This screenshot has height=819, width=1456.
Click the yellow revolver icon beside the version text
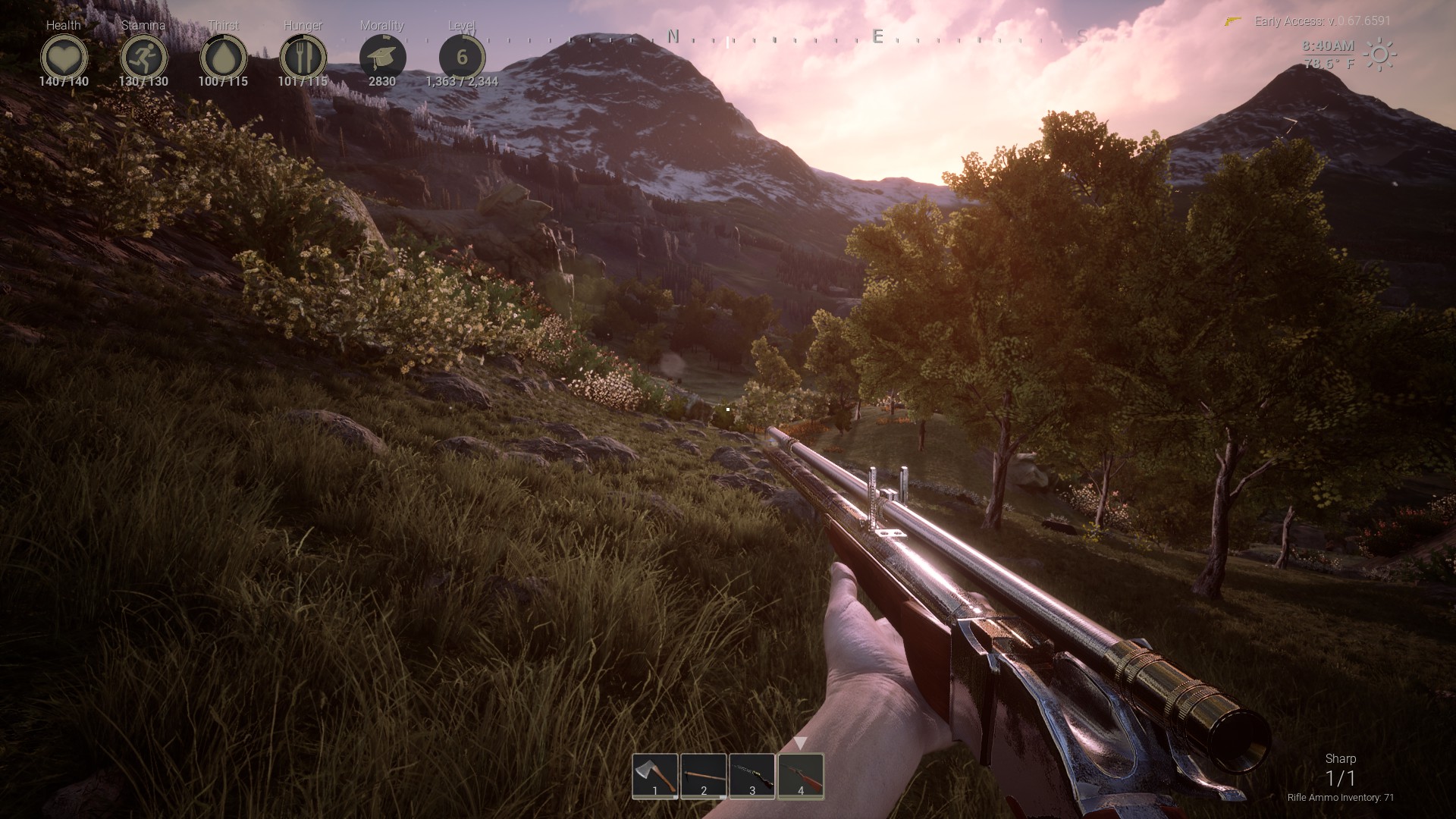click(1232, 21)
